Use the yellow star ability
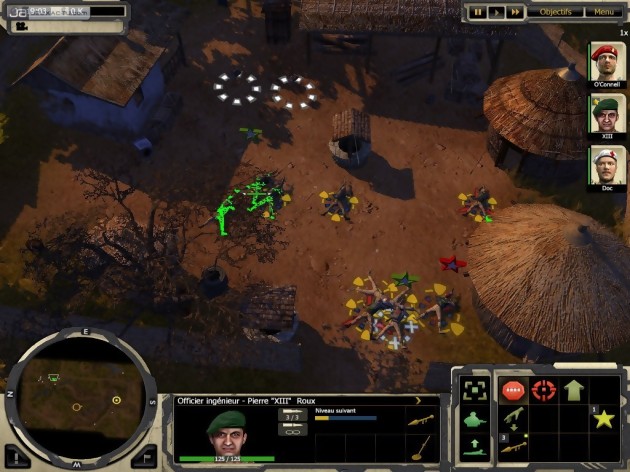 (x=603, y=417)
